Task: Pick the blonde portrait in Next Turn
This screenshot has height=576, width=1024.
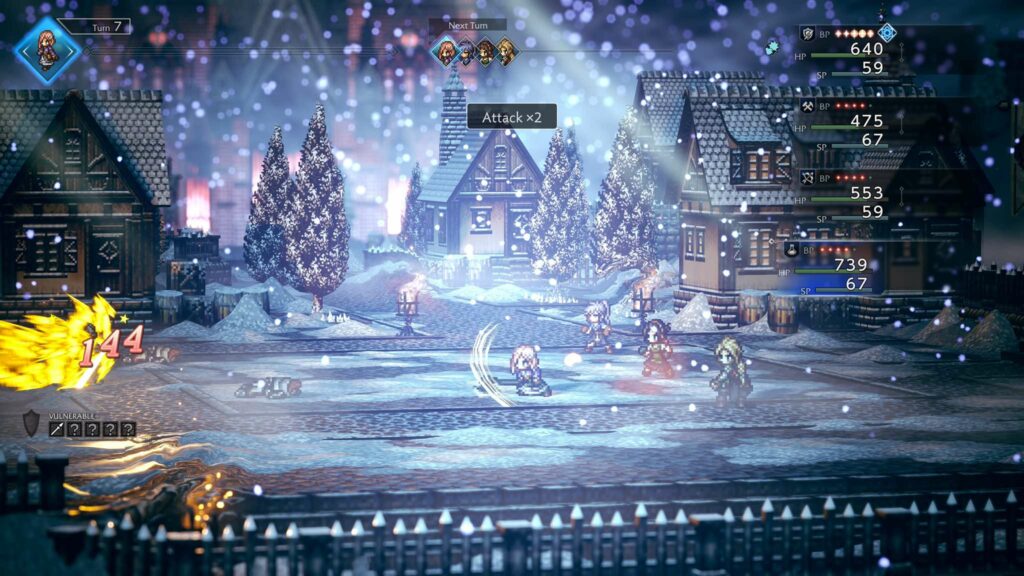Action: click(507, 51)
